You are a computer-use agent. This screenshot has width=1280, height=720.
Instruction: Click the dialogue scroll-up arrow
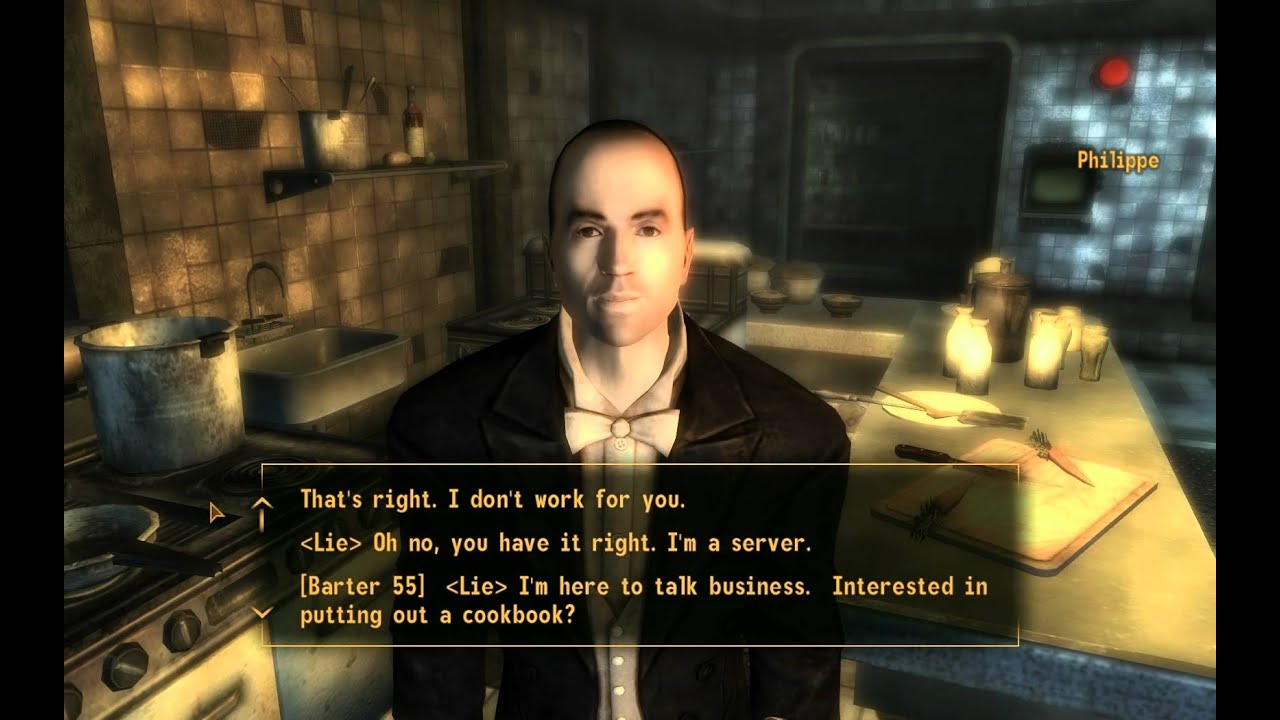(x=262, y=505)
